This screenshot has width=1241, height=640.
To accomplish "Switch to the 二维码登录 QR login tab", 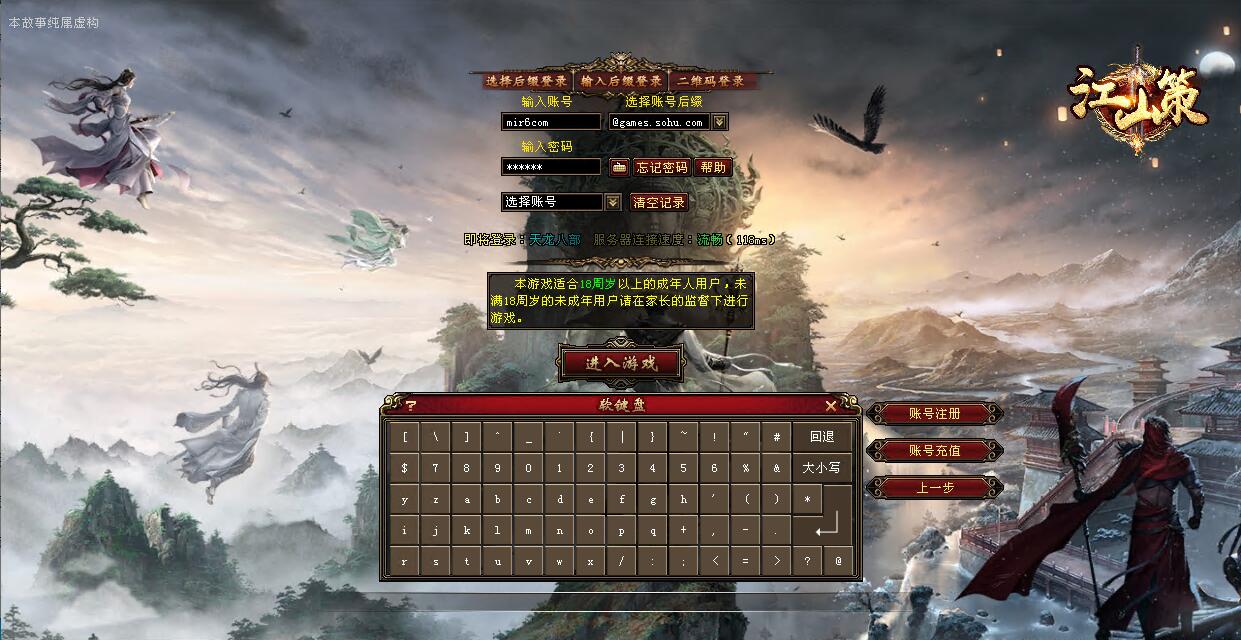I will point(710,81).
